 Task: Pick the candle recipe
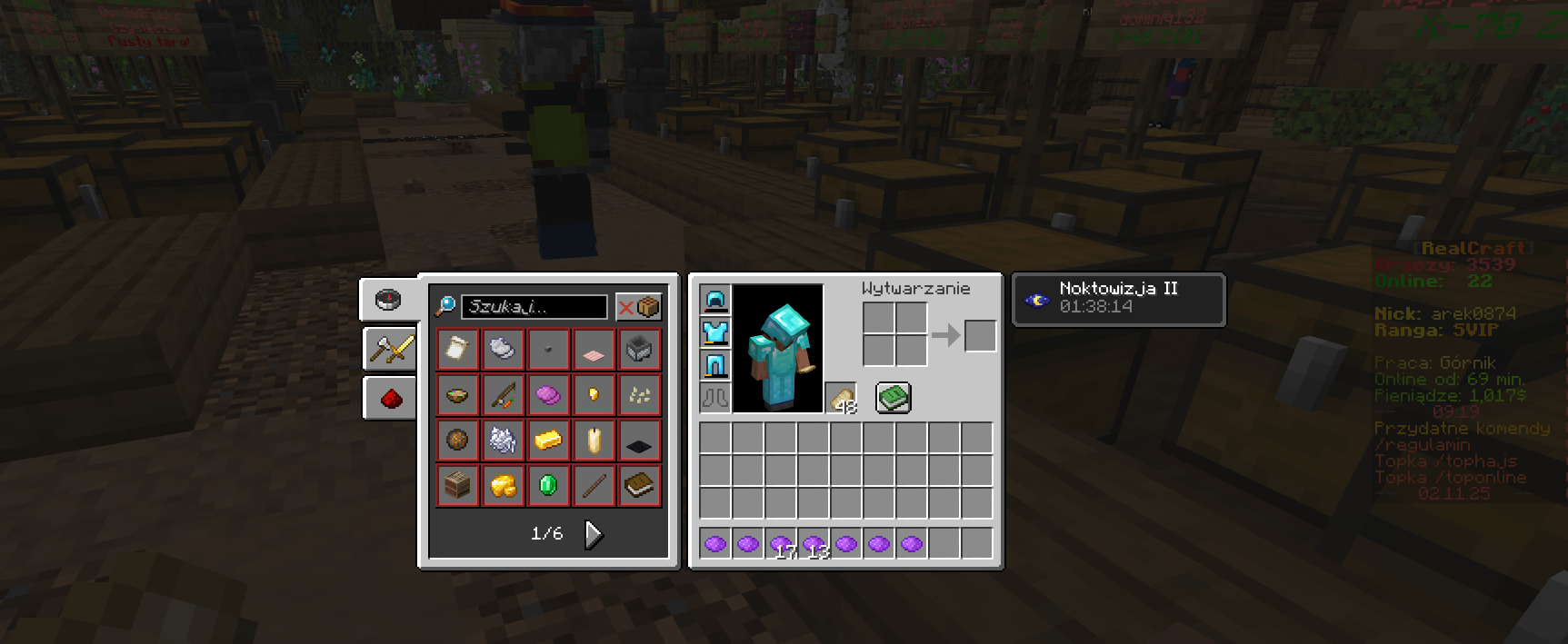click(x=594, y=441)
